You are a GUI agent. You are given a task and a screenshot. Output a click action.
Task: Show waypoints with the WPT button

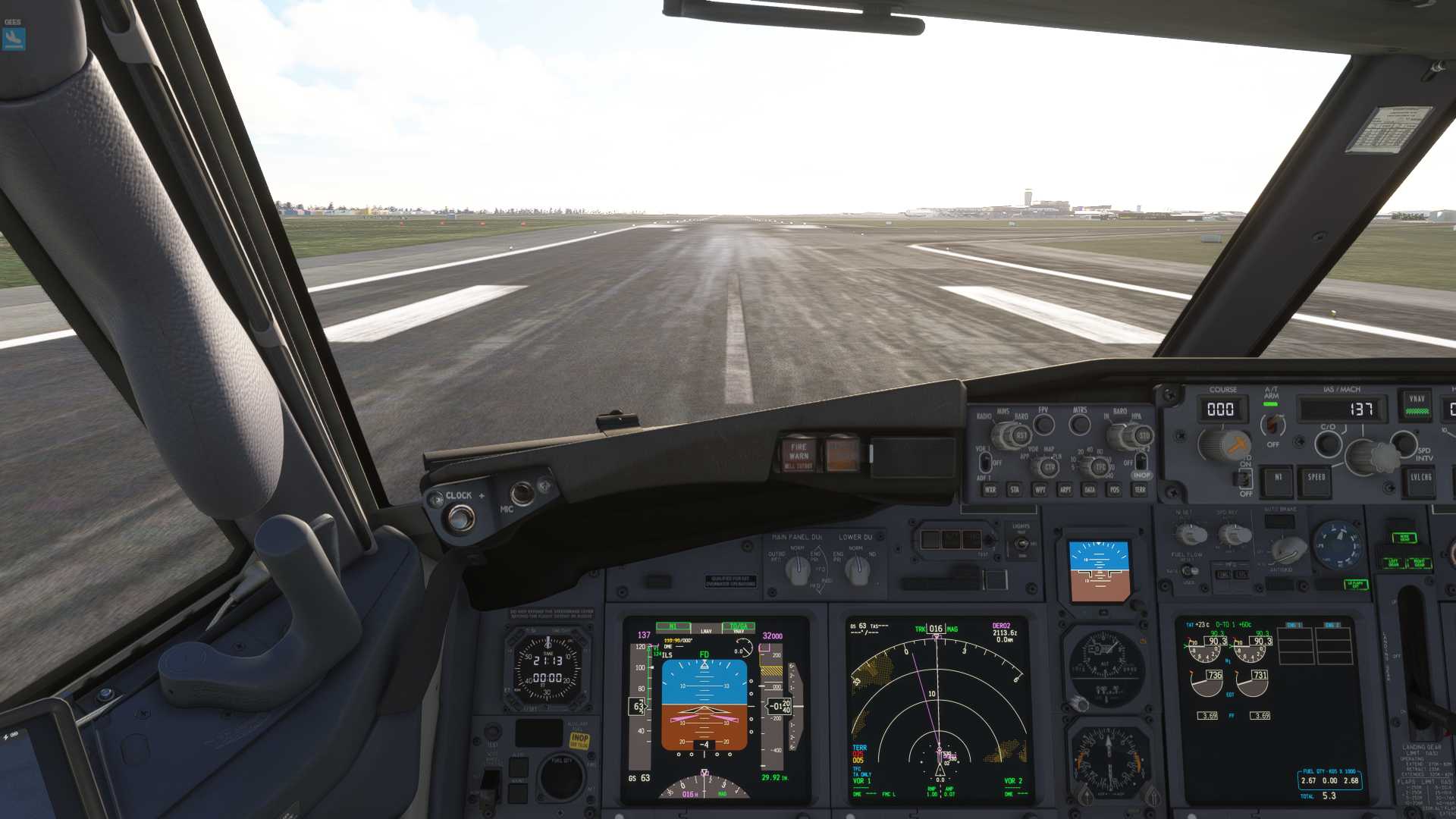1040,490
